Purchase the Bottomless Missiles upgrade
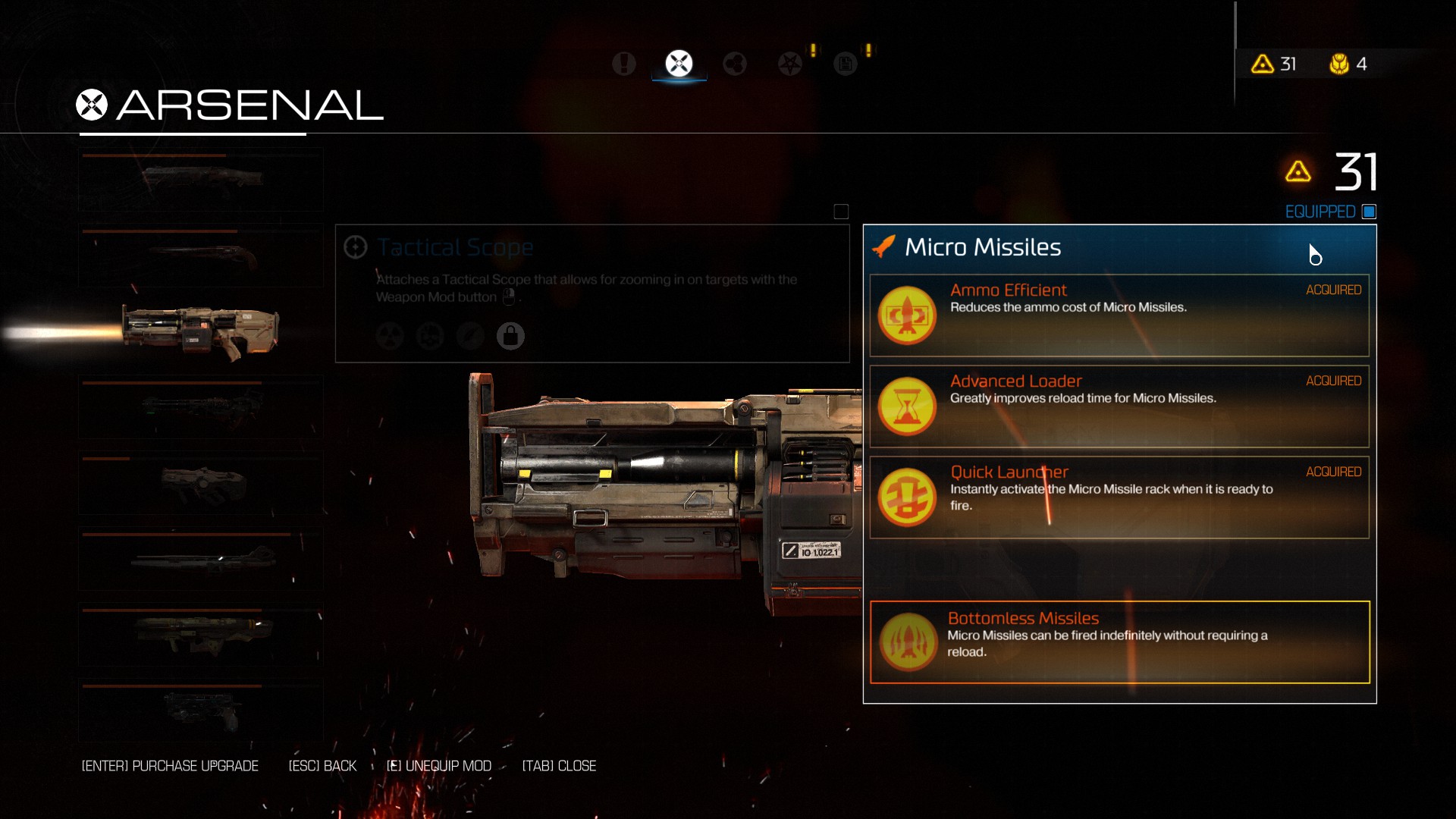This screenshot has width=1456, height=819. tap(1119, 642)
